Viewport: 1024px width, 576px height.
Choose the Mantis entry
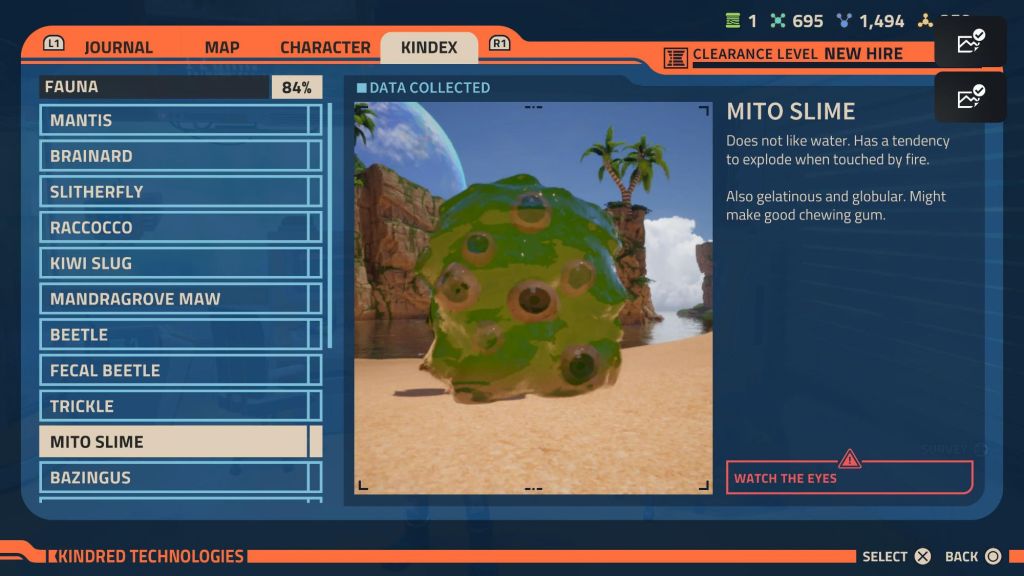tap(178, 120)
